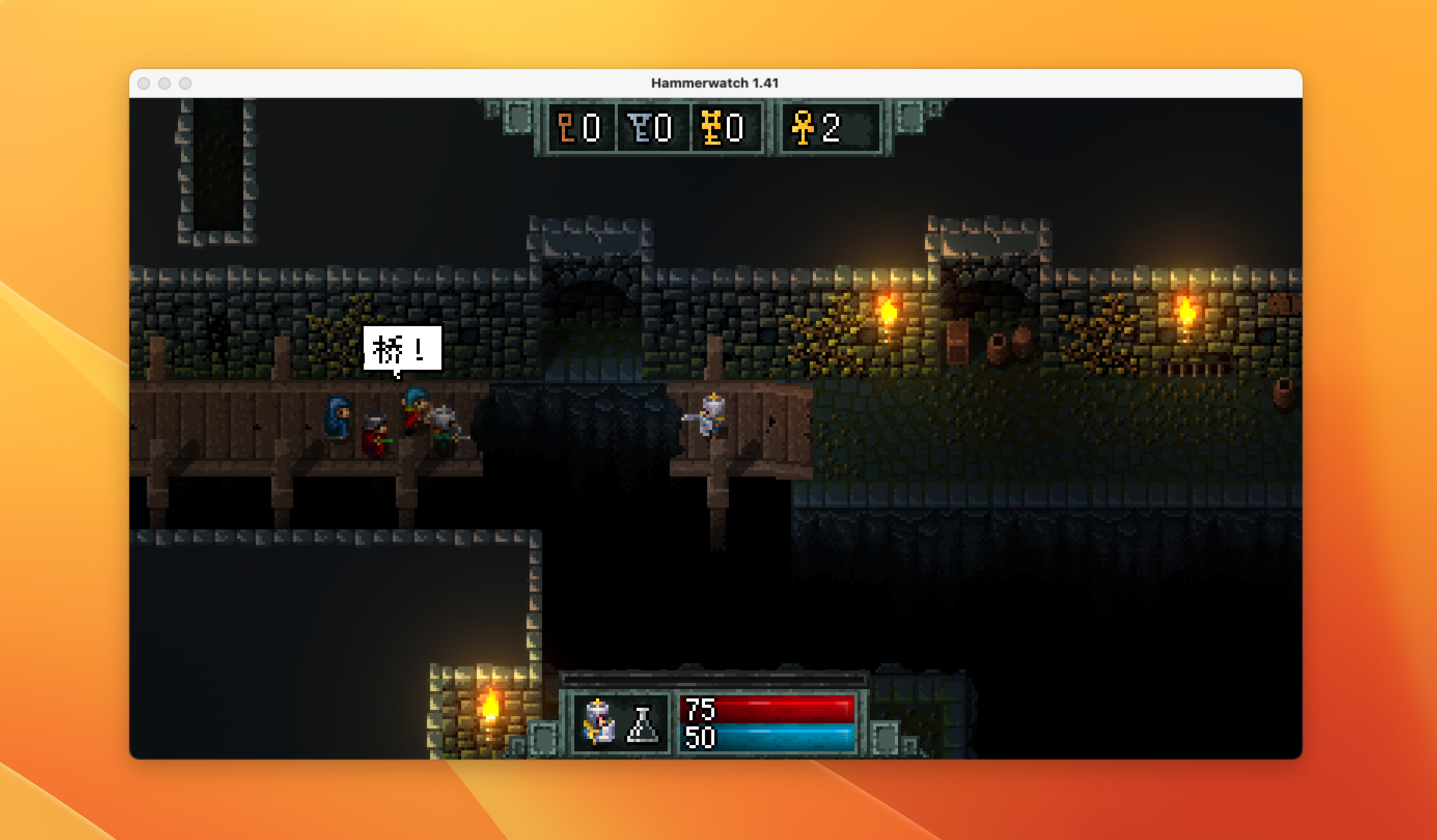Select the potion flask icon
This screenshot has width=1437, height=840.
[642, 725]
